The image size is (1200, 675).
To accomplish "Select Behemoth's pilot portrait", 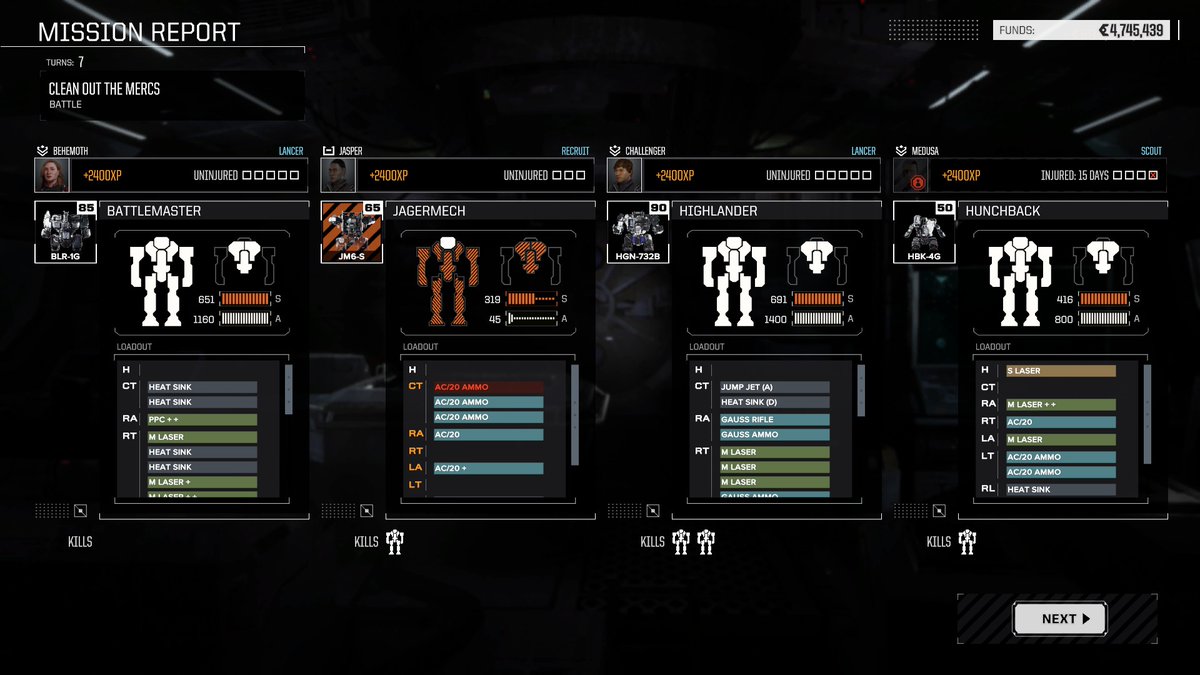I will click(52, 175).
